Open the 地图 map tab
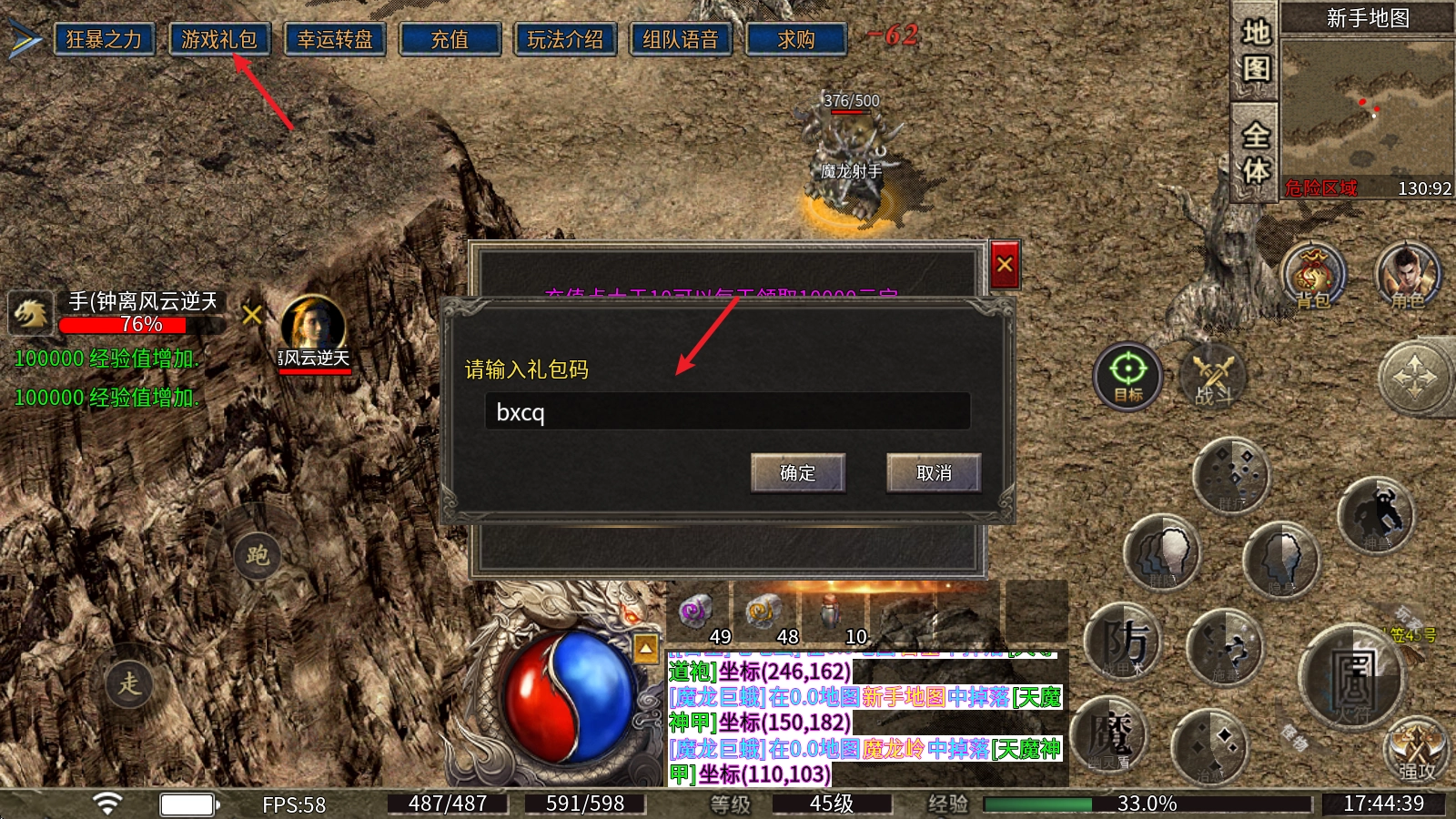The image size is (1456, 819). [1256, 51]
